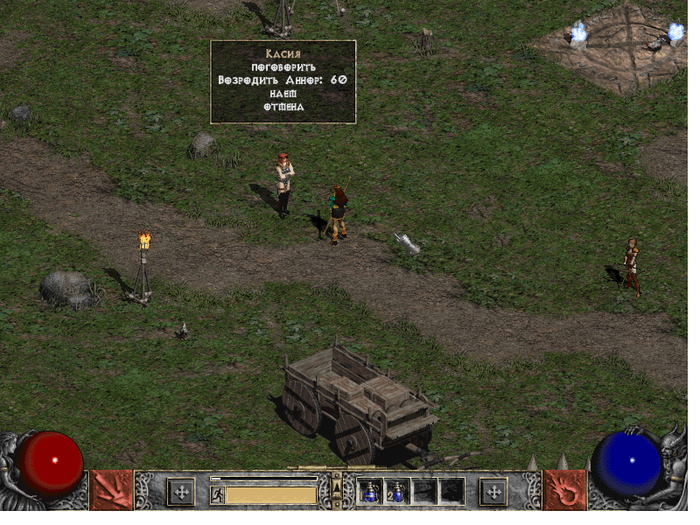700x525 pixels.
Task: Choose "Отмена" to cancel Kashya's dialogue
Action: pyautogui.click(x=283, y=107)
